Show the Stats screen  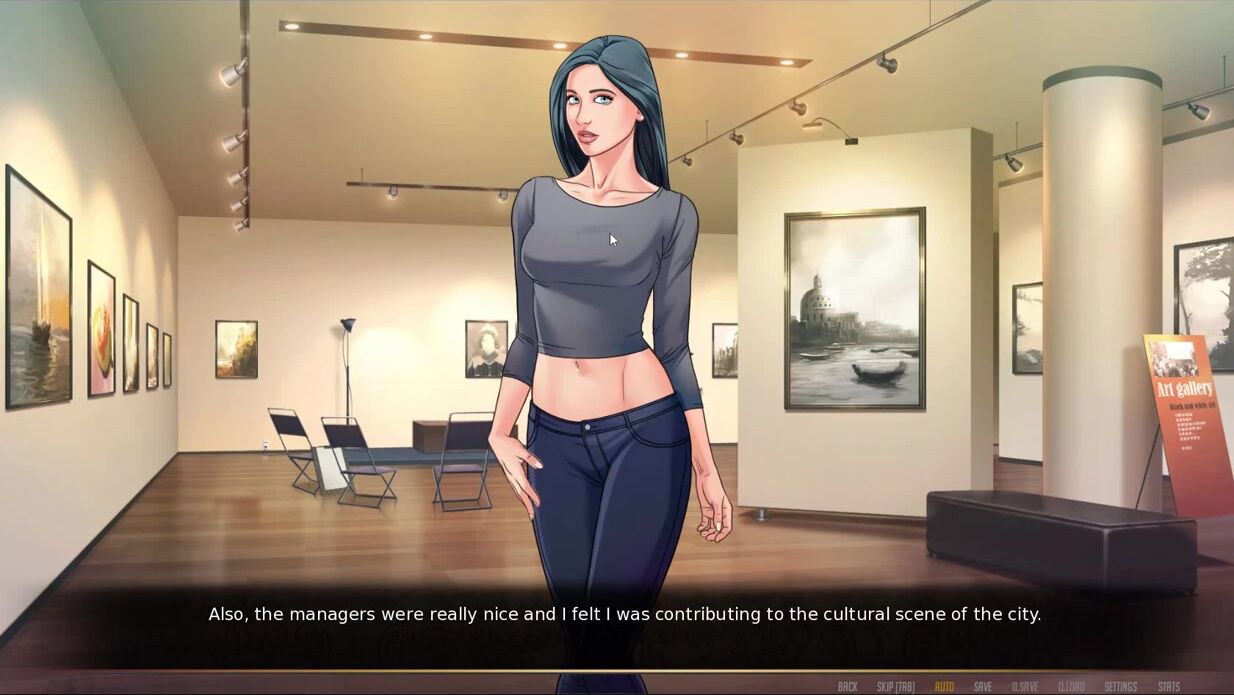(x=1169, y=687)
